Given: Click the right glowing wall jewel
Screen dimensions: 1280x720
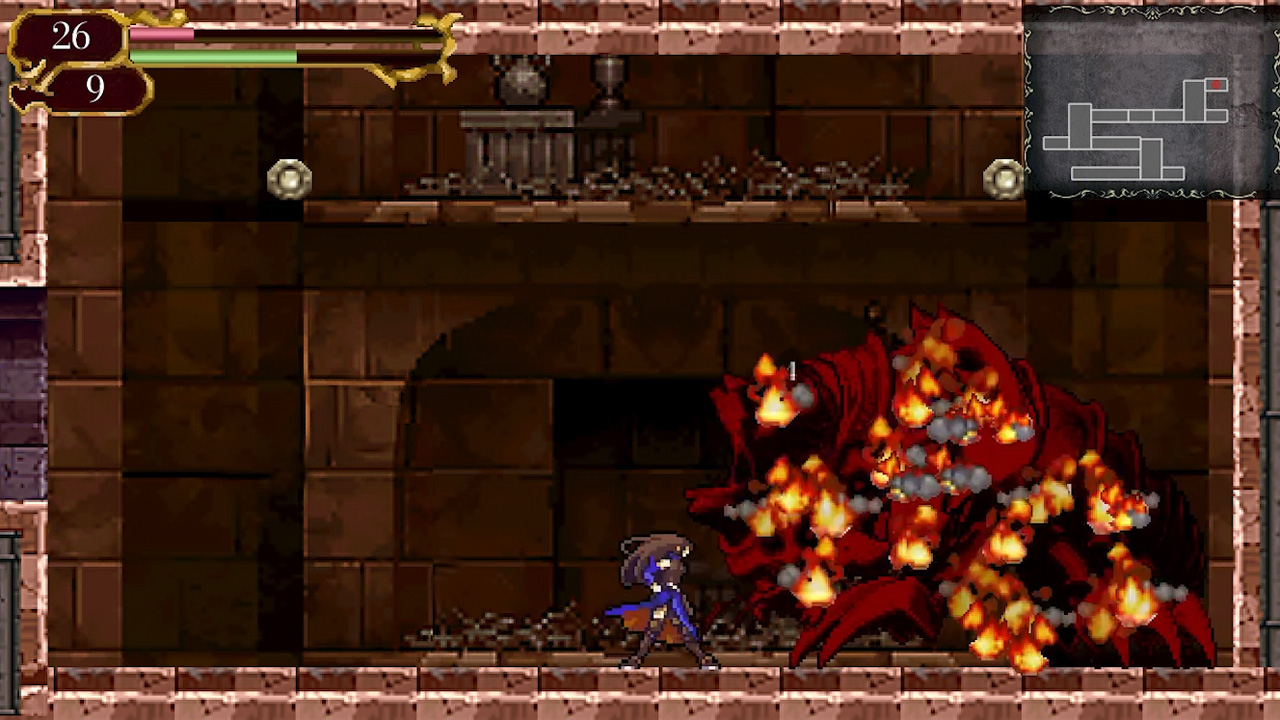Looking at the screenshot, I should [x=1004, y=177].
